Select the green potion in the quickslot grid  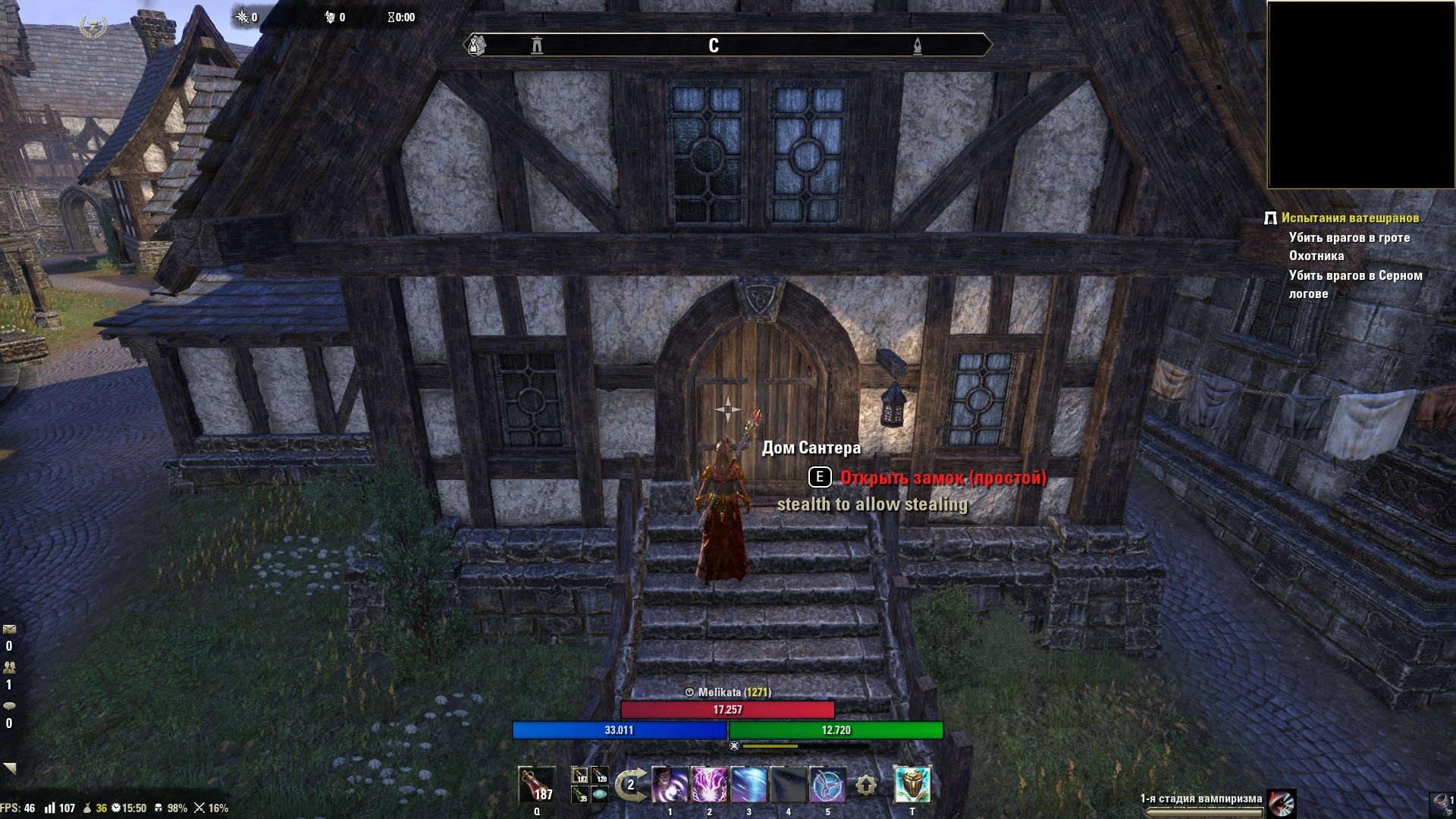581,794
